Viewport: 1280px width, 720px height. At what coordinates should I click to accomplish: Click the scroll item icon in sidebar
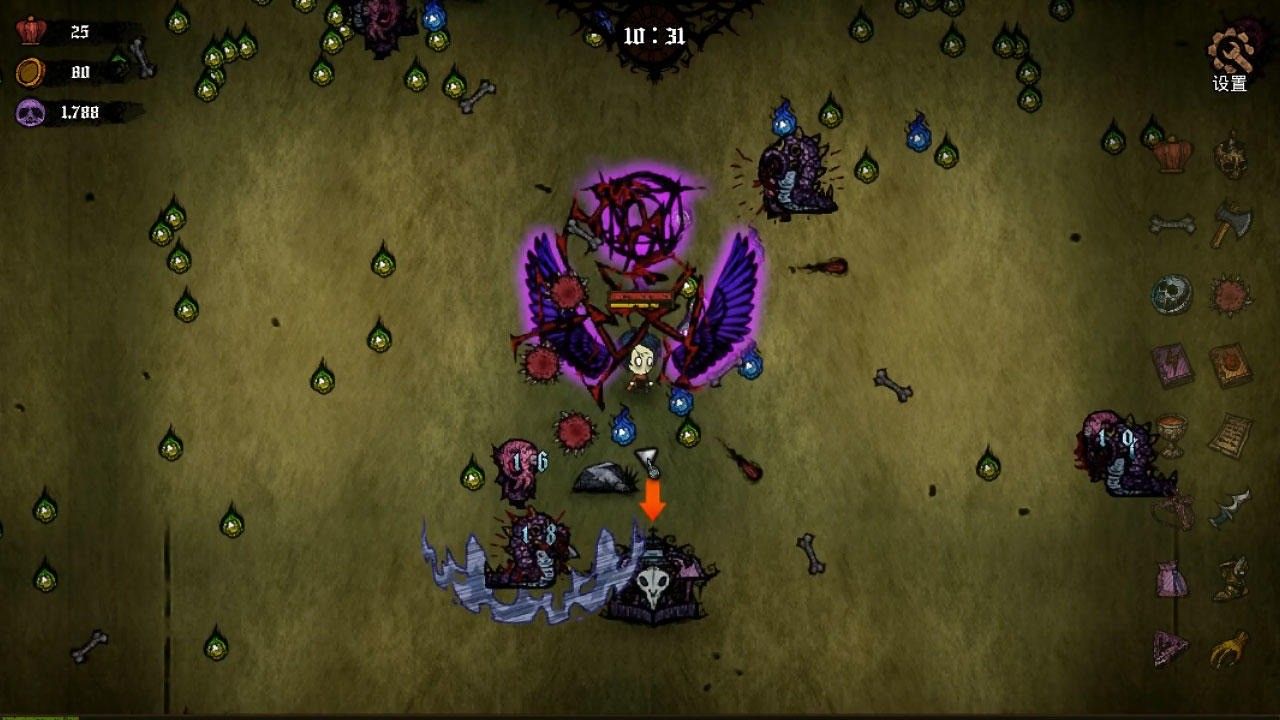click(x=1228, y=432)
